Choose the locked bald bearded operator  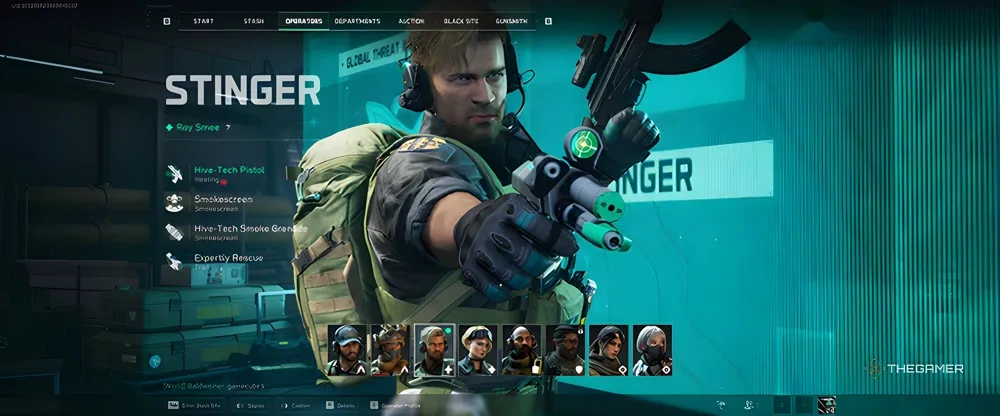click(x=521, y=350)
